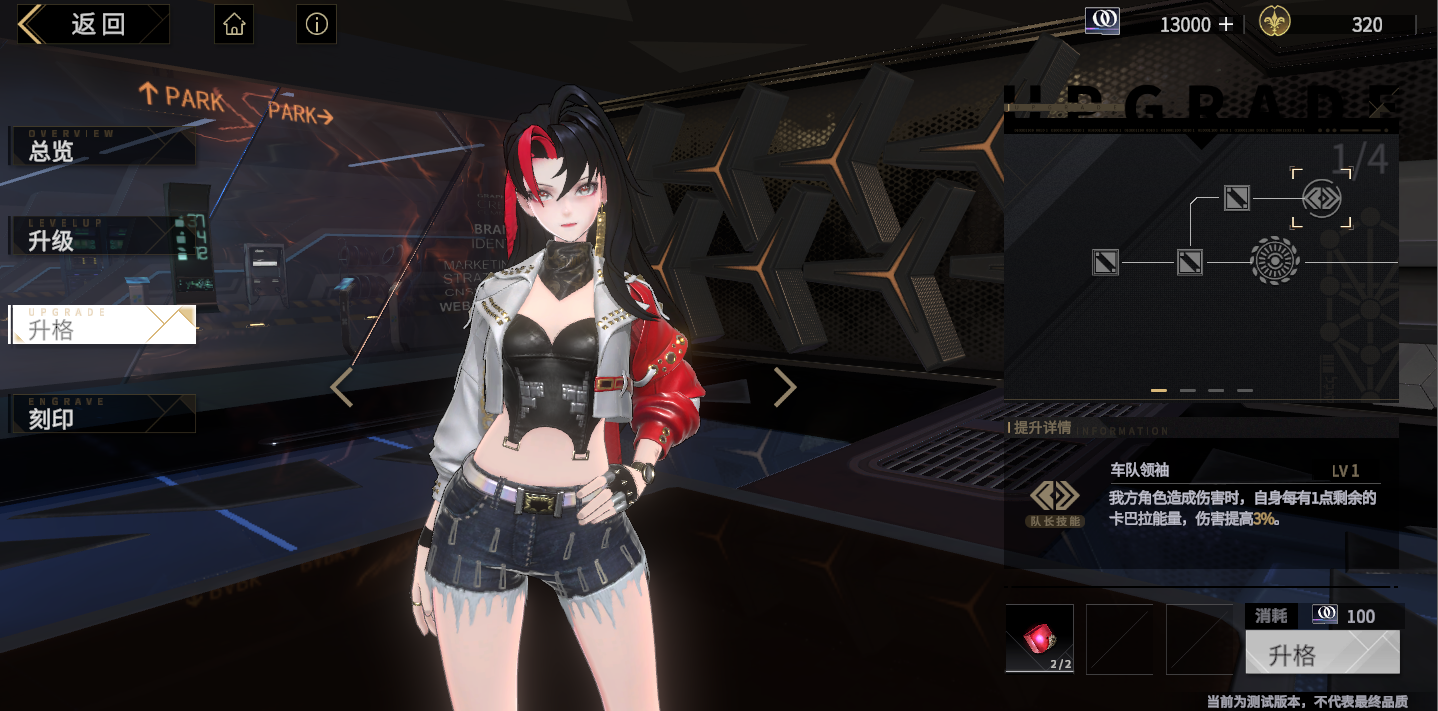This screenshot has height=711, width=1438.
Task: Select the red gem material slot
Action: click(x=1039, y=638)
